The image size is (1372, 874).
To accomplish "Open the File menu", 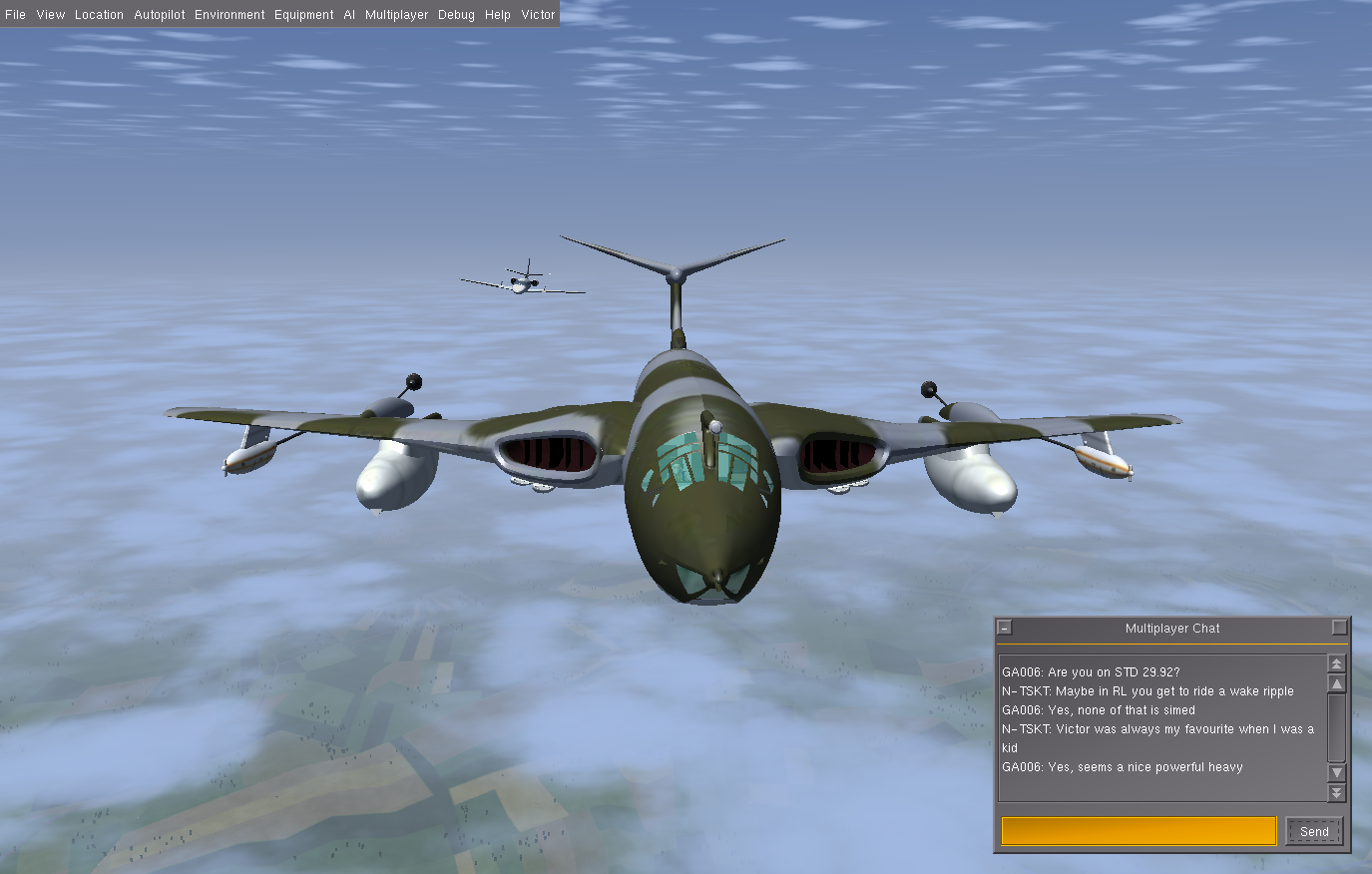I will click(x=15, y=15).
